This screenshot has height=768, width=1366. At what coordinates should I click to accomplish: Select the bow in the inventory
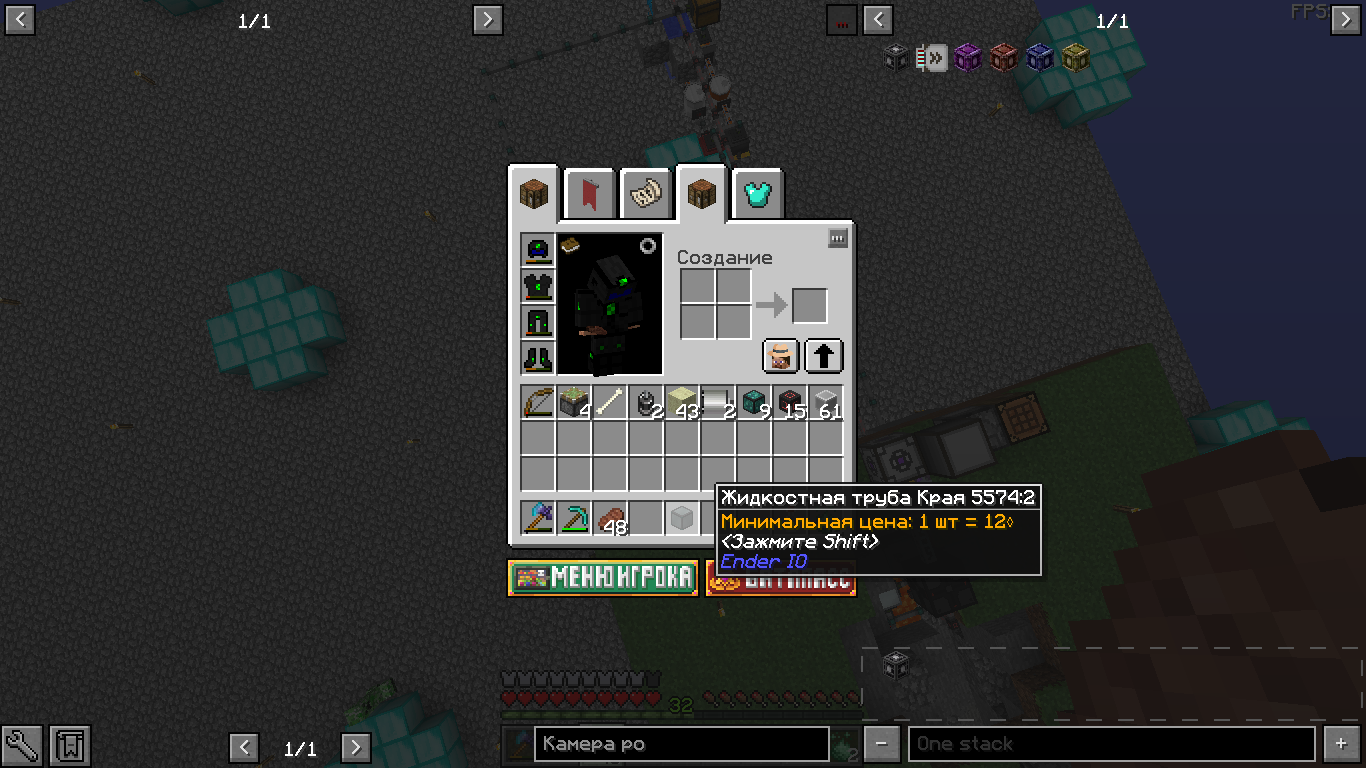pos(538,403)
